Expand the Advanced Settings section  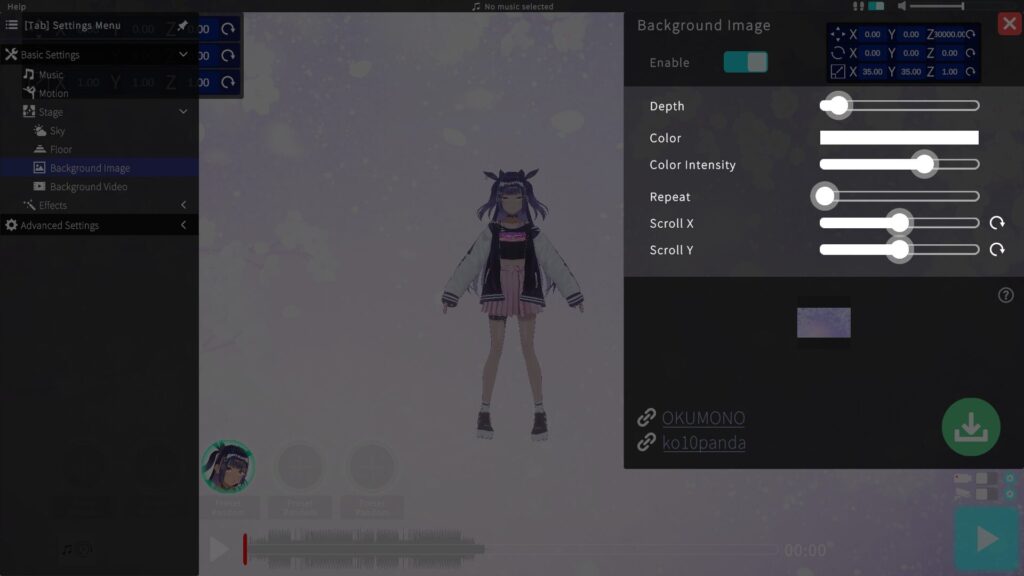60,226
